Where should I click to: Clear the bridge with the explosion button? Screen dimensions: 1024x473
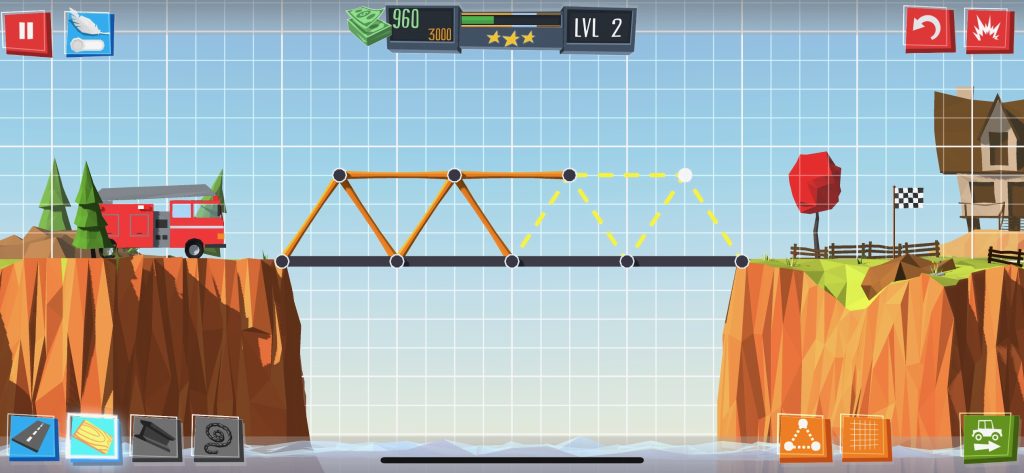(988, 30)
